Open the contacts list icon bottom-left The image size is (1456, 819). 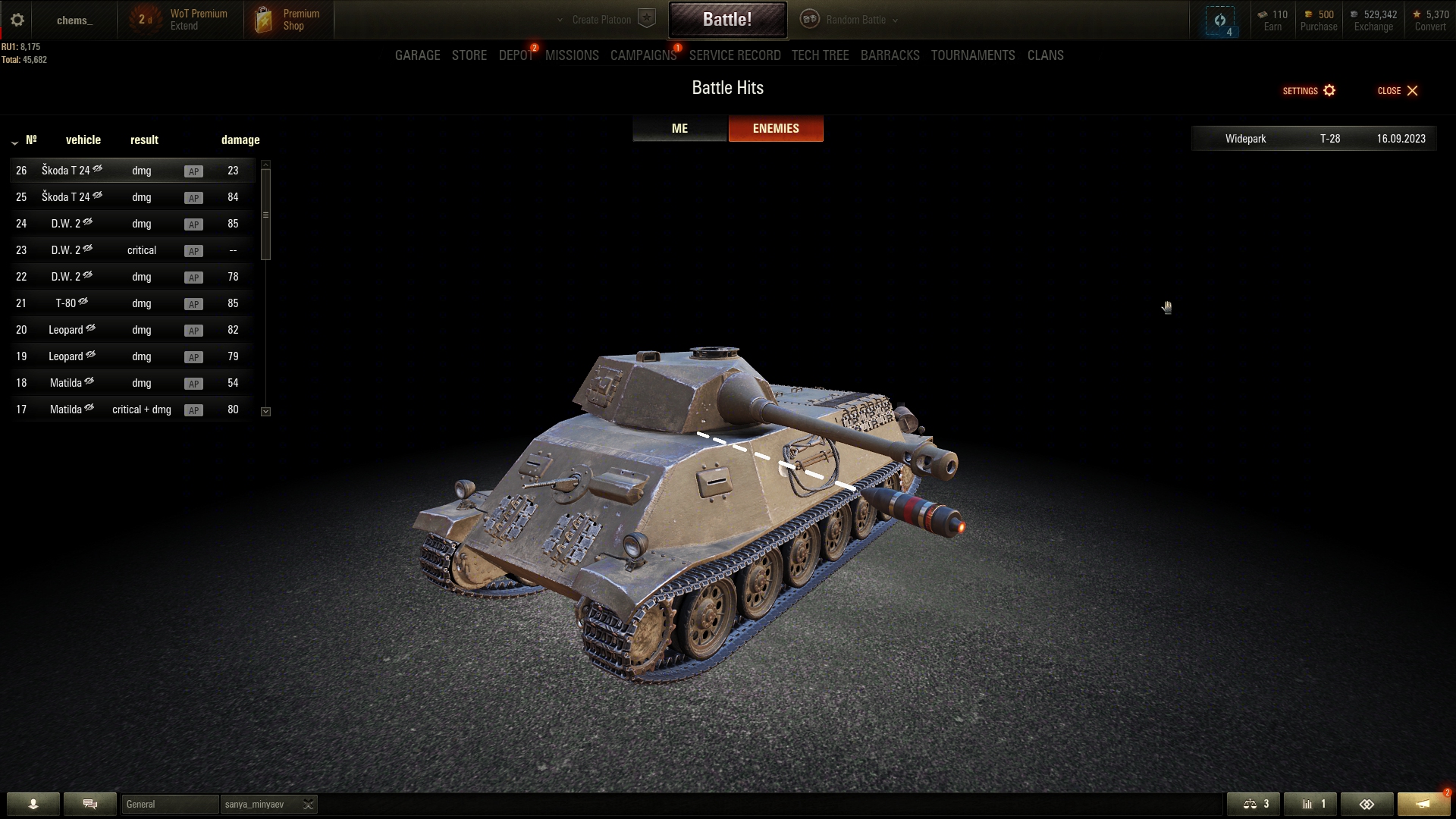point(32,804)
